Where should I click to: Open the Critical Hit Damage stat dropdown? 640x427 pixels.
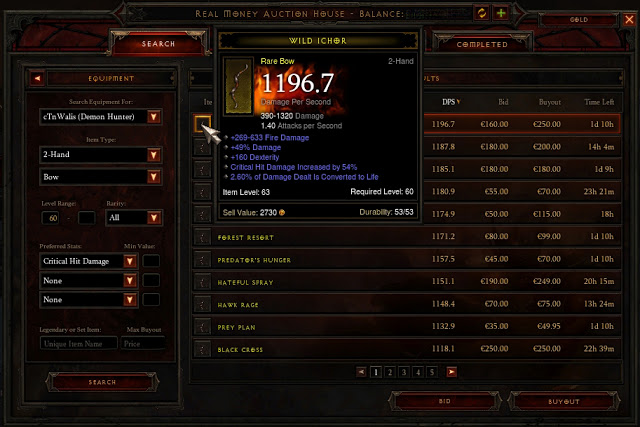[130, 261]
